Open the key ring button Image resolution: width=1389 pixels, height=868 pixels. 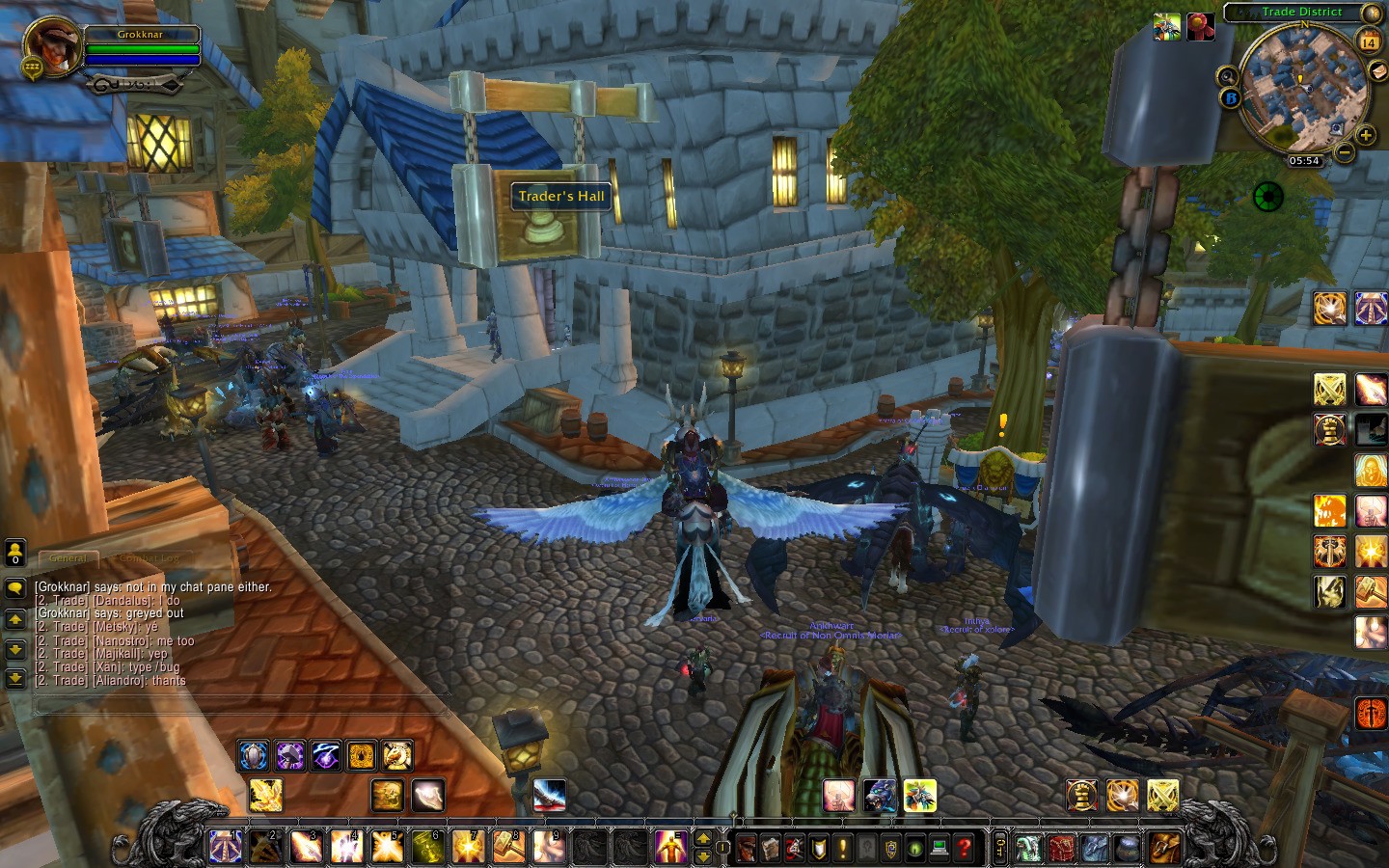pyautogui.click(x=1000, y=848)
